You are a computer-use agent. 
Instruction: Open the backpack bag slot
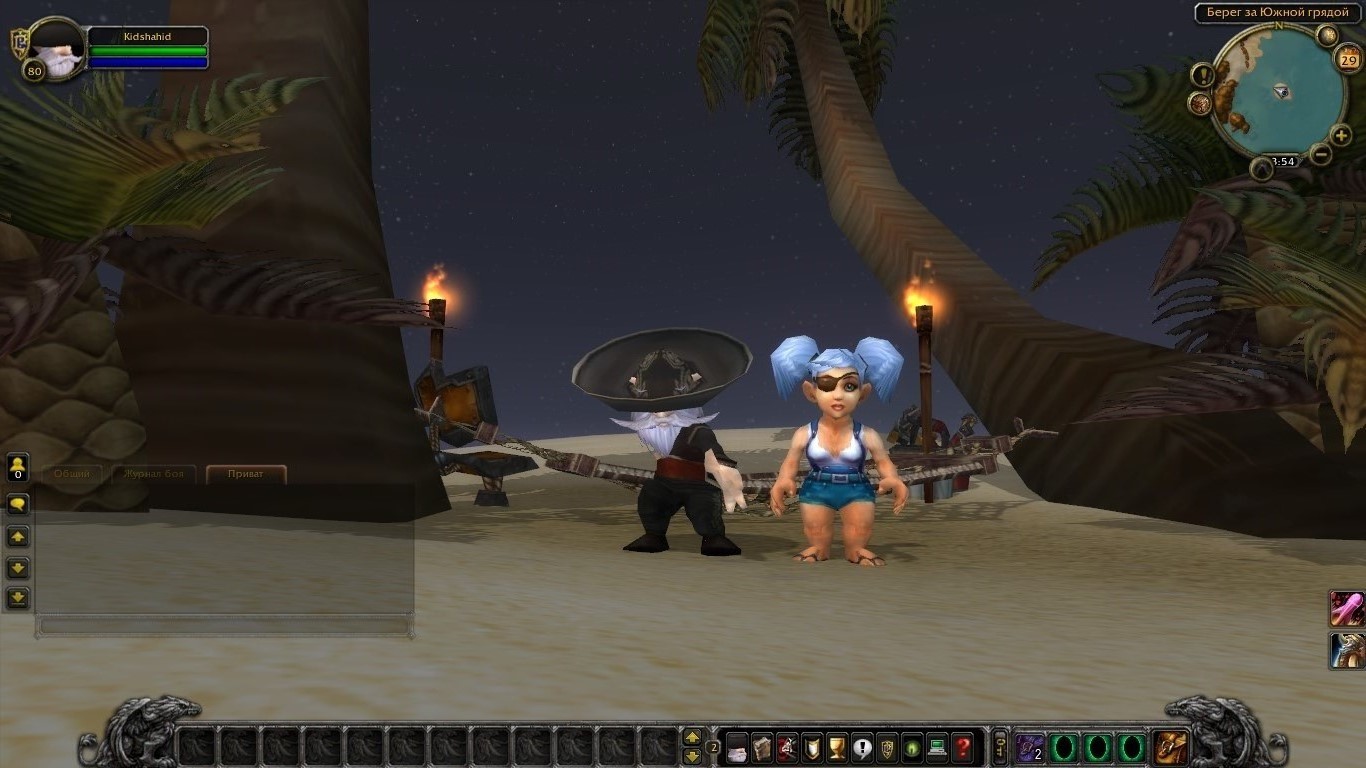point(1170,747)
